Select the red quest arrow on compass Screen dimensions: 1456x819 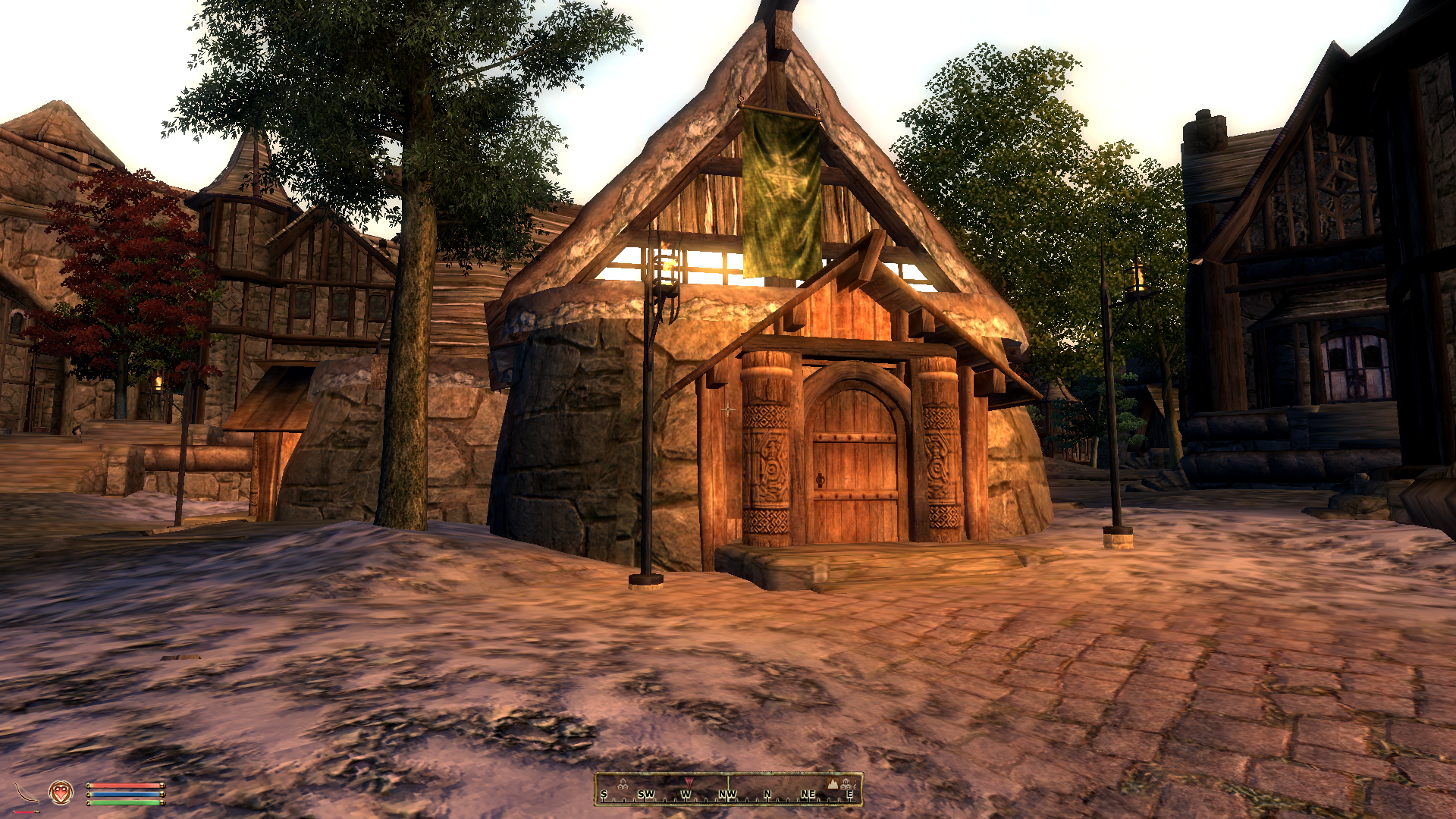click(689, 781)
